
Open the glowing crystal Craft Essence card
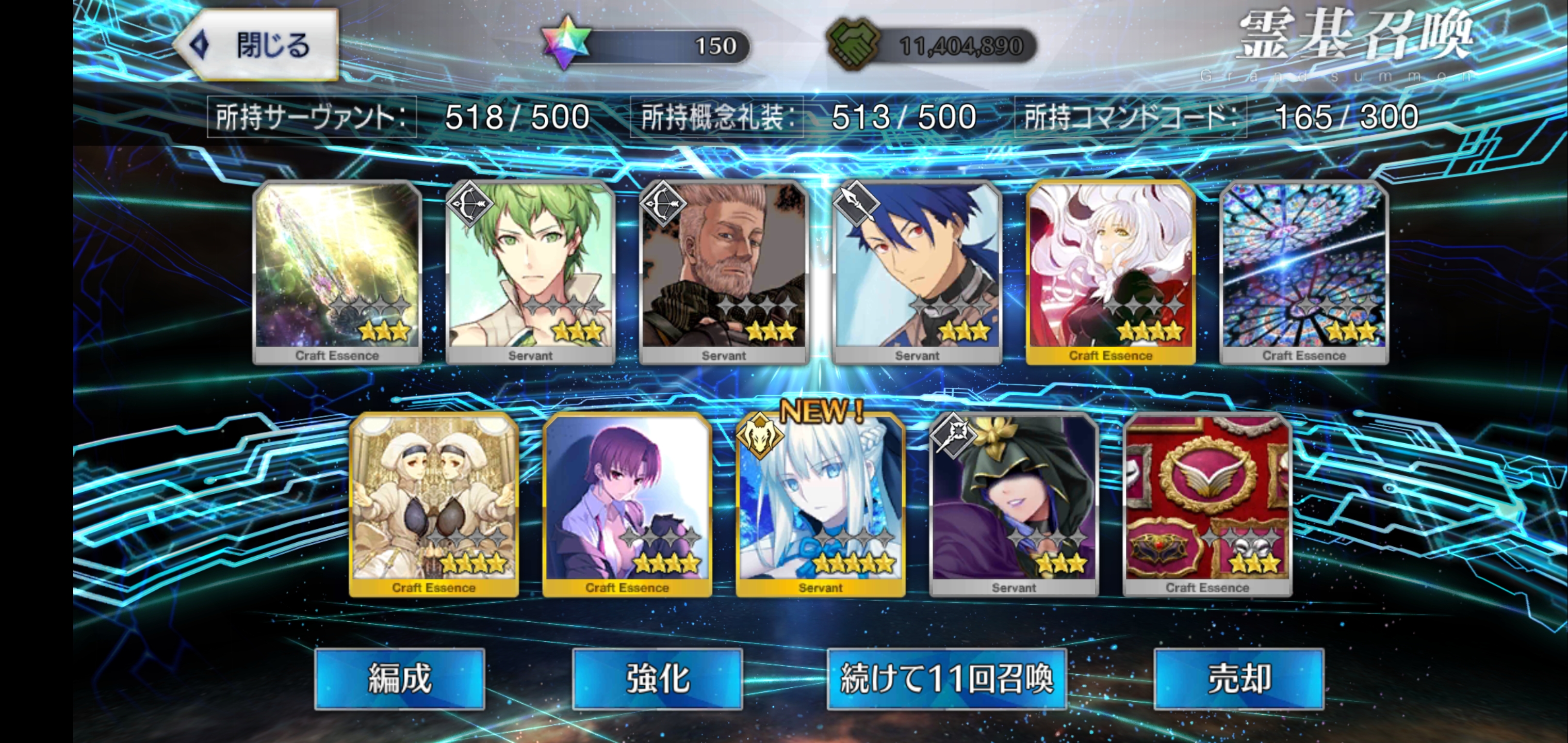click(337, 272)
